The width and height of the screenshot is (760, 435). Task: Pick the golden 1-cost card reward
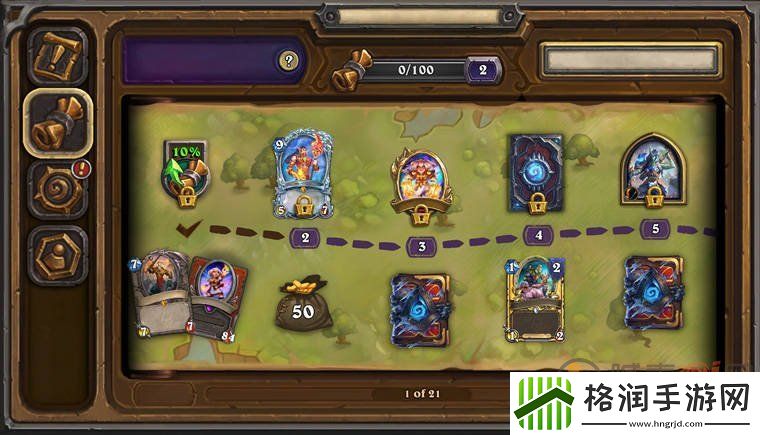536,300
